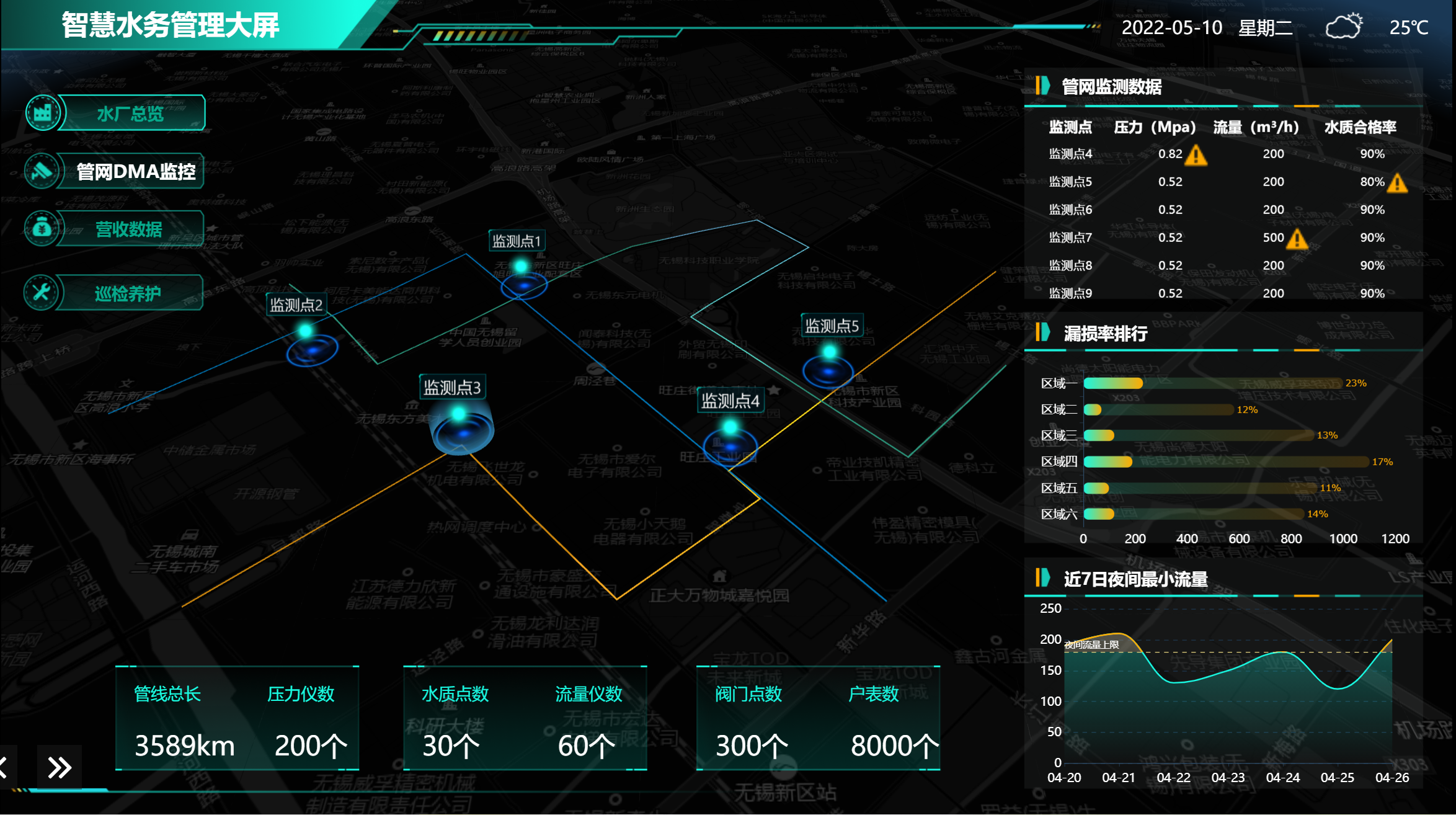Click the double-arrow expand button
The height and width of the screenshot is (815, 1456).
coord(60,767)
